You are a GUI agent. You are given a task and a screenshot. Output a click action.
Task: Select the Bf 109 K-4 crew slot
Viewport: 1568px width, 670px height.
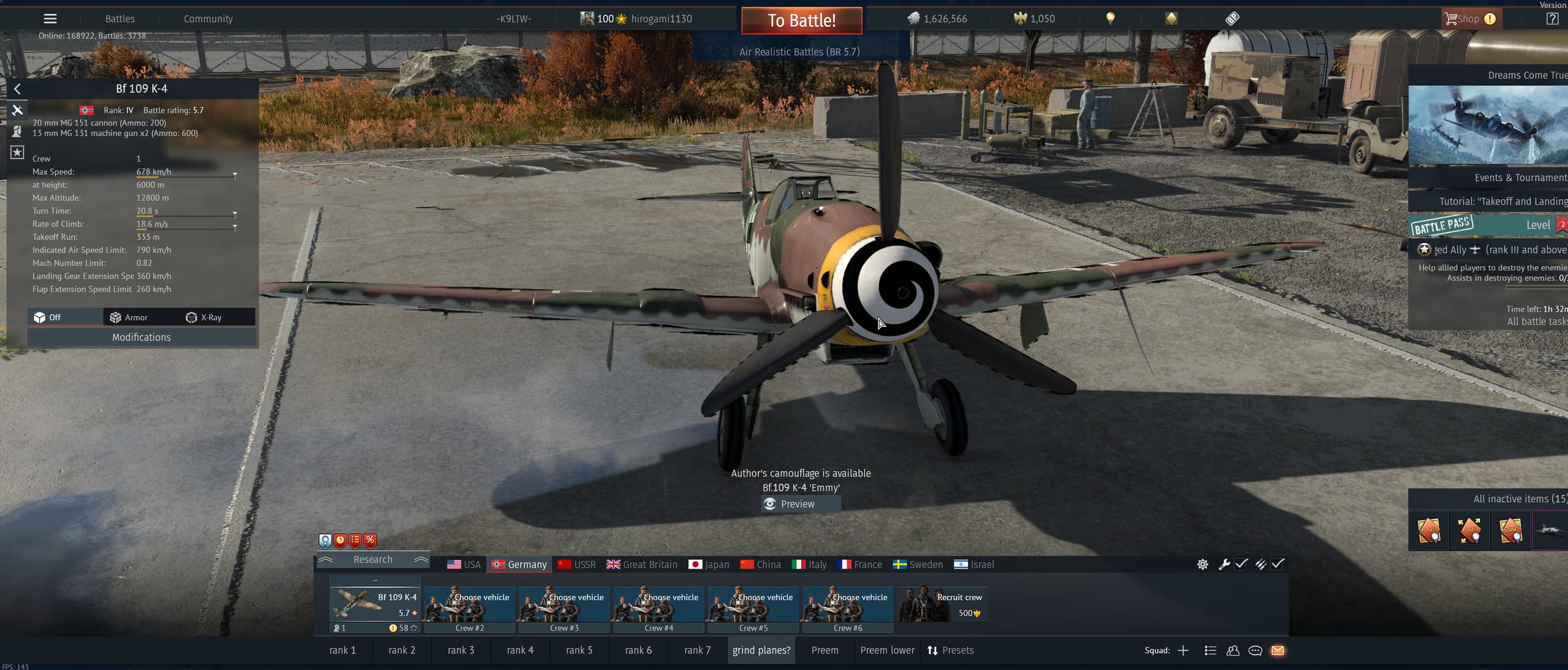375,604
